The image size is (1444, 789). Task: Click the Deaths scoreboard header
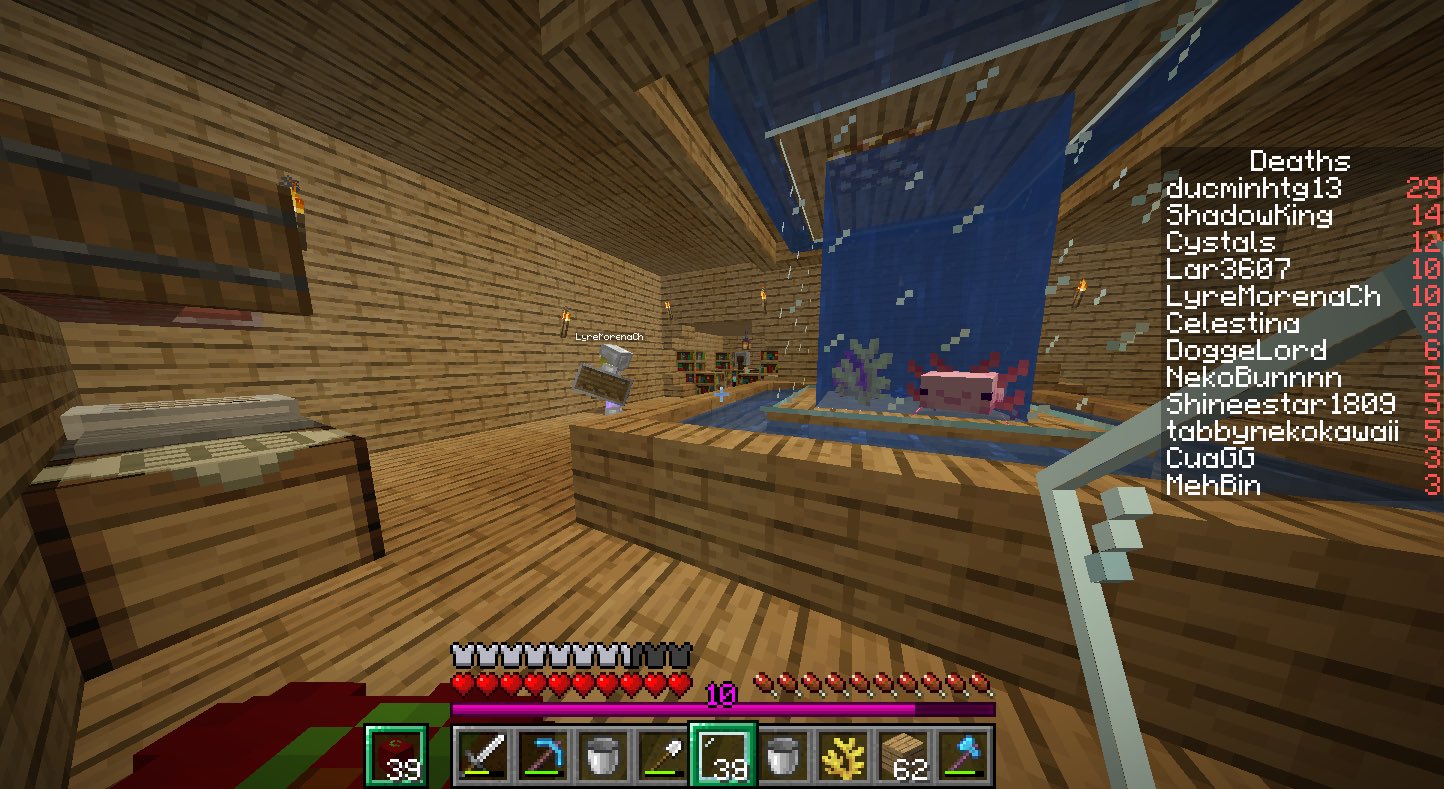click(x=1299, y=161)
